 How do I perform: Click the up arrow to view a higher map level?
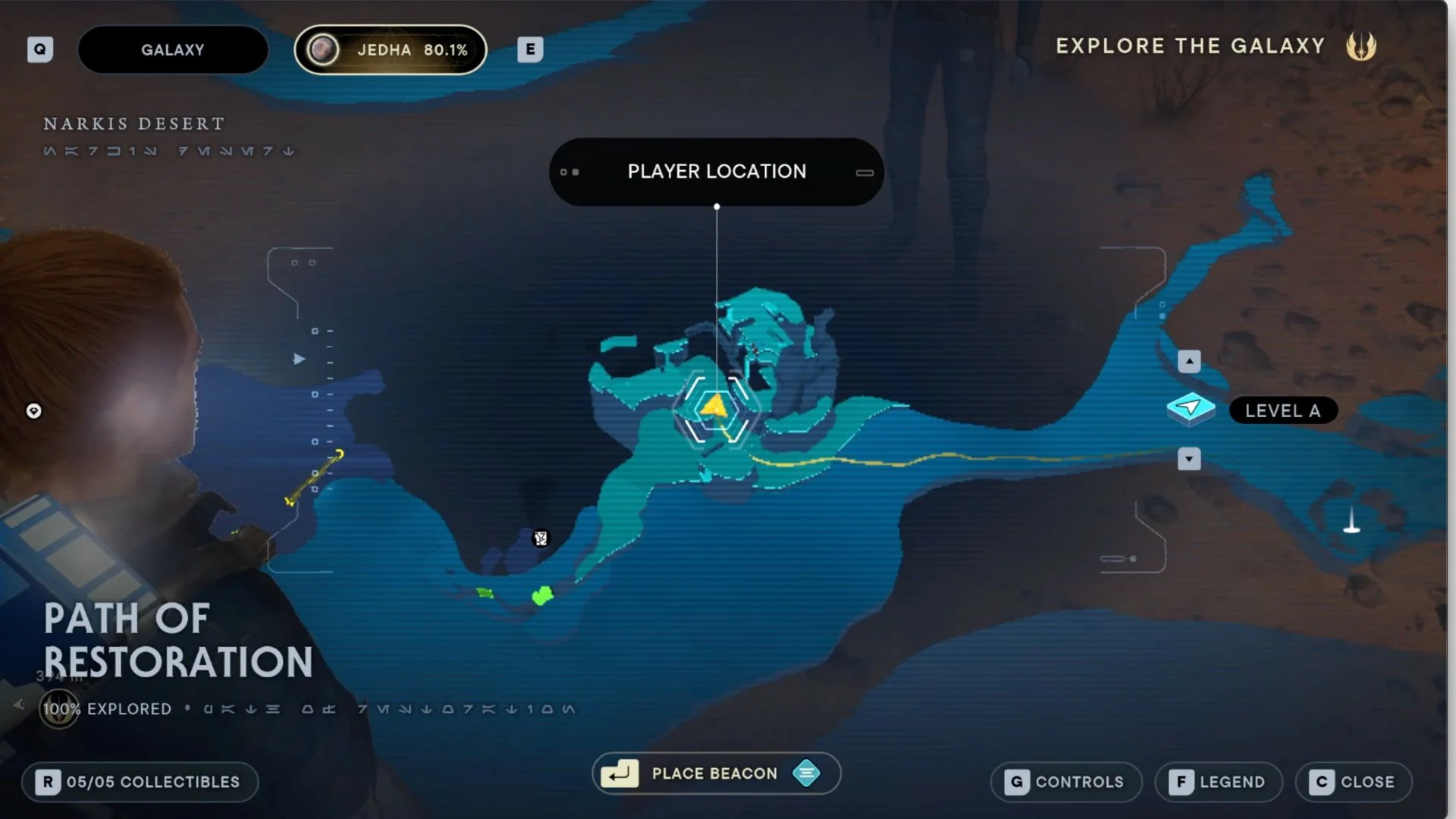coord(1188,361)
